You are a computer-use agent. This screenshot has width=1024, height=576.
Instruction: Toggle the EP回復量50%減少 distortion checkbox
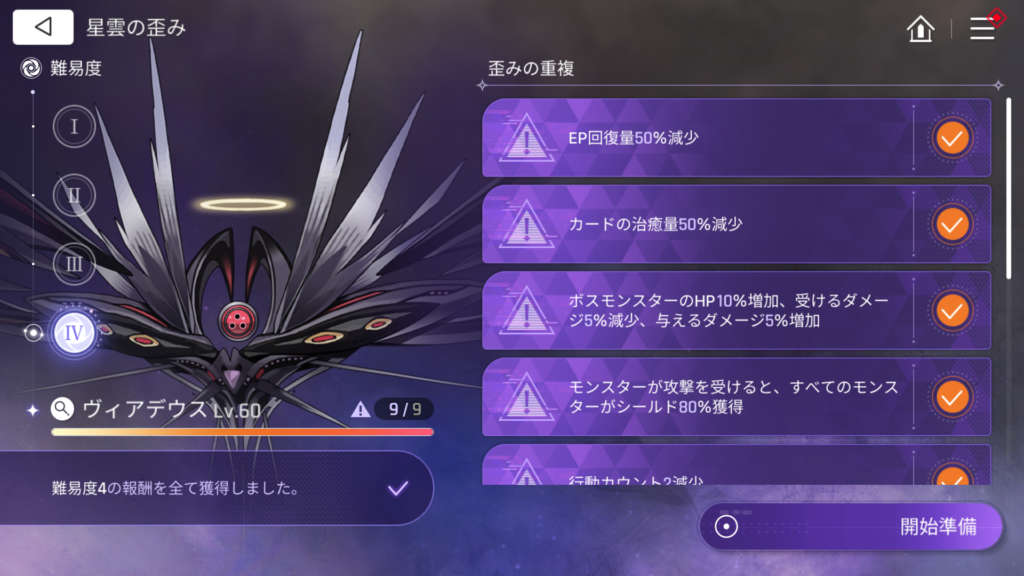tap(952, 138)
